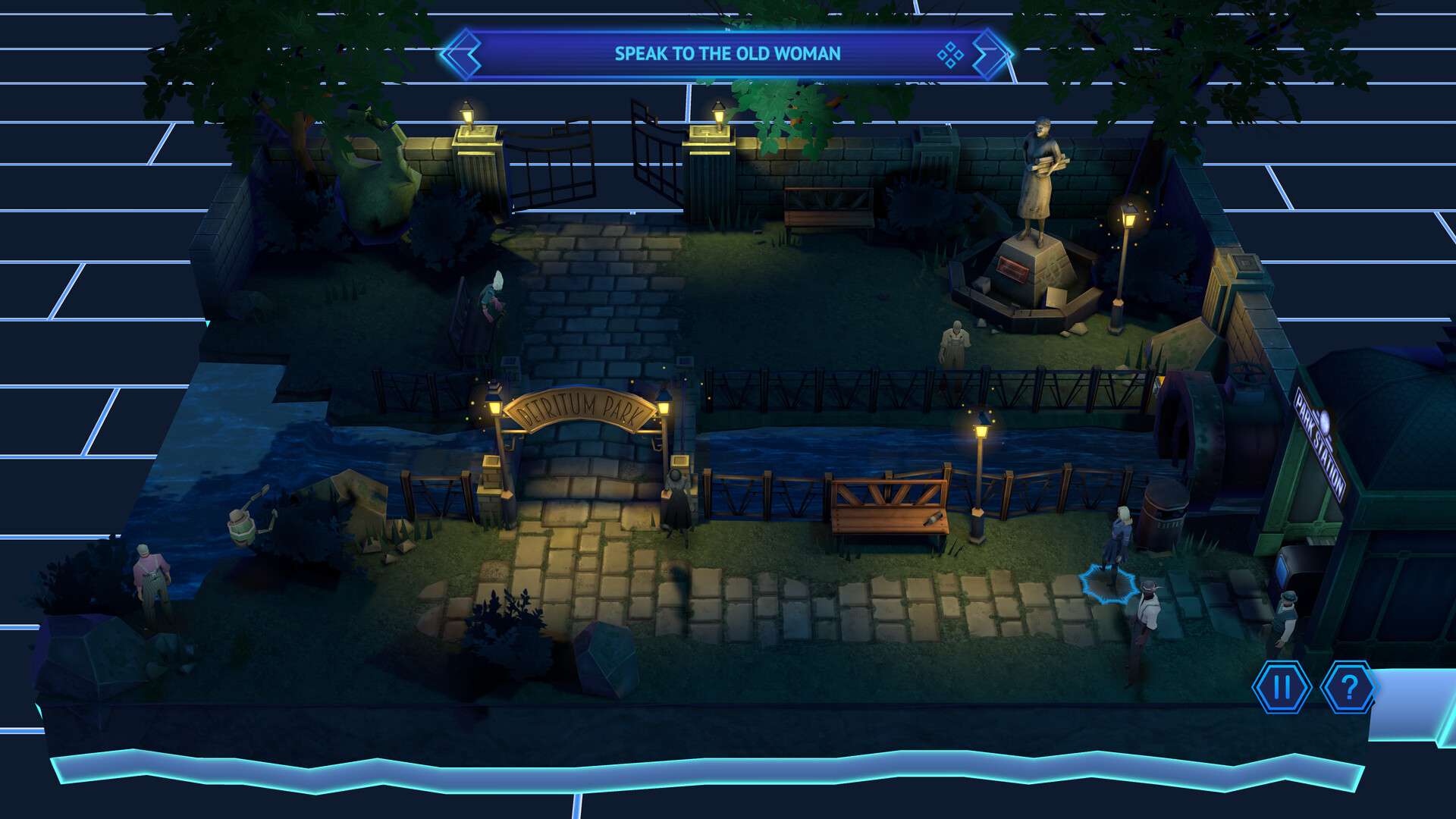Image resolution: width=1456 pixels, height=819 pixels.
Task: Select the Speak to the Old Woman objective banner
Action: point(726,54)
